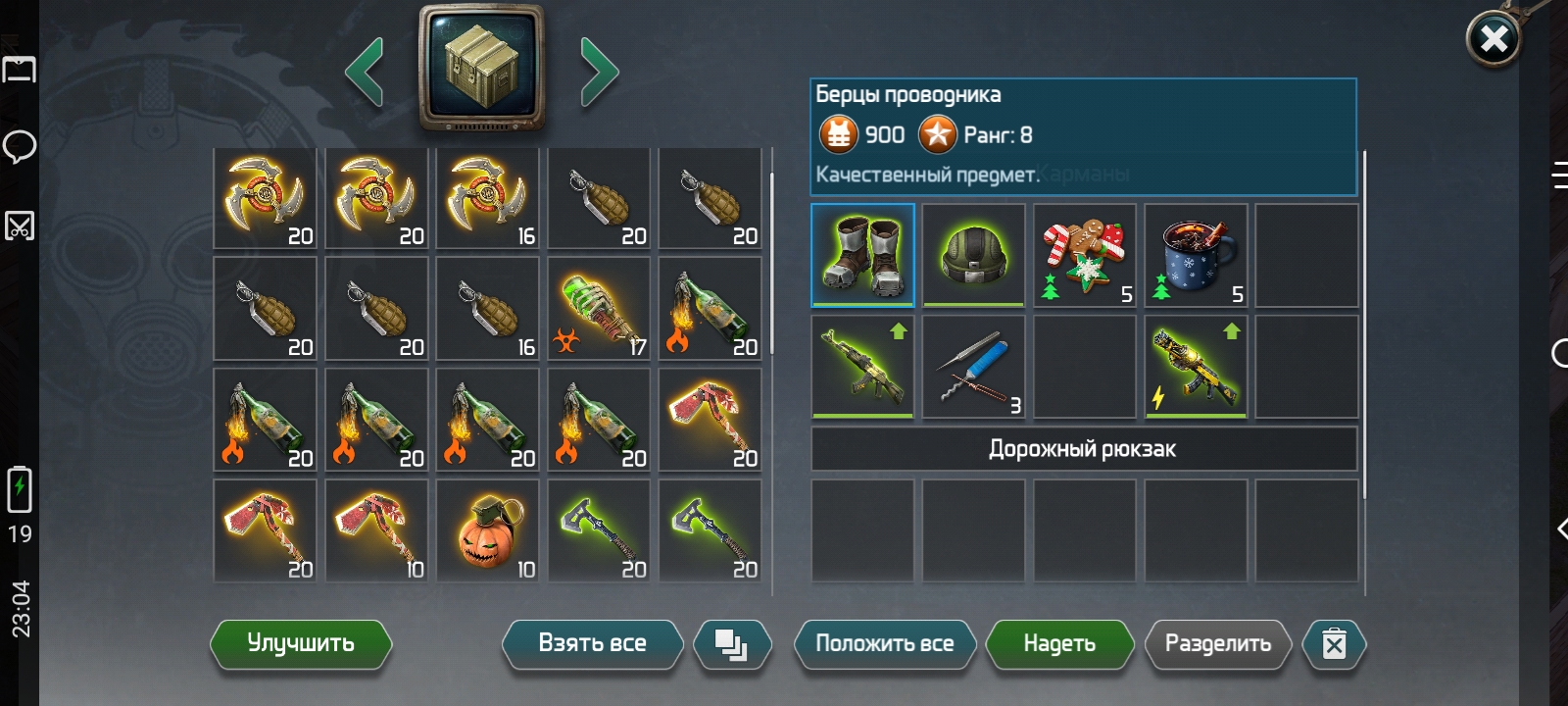This screenshot has width=1568, height=706.
Task: Click the Улучшить upgrade button
Action: click(301, 644)
